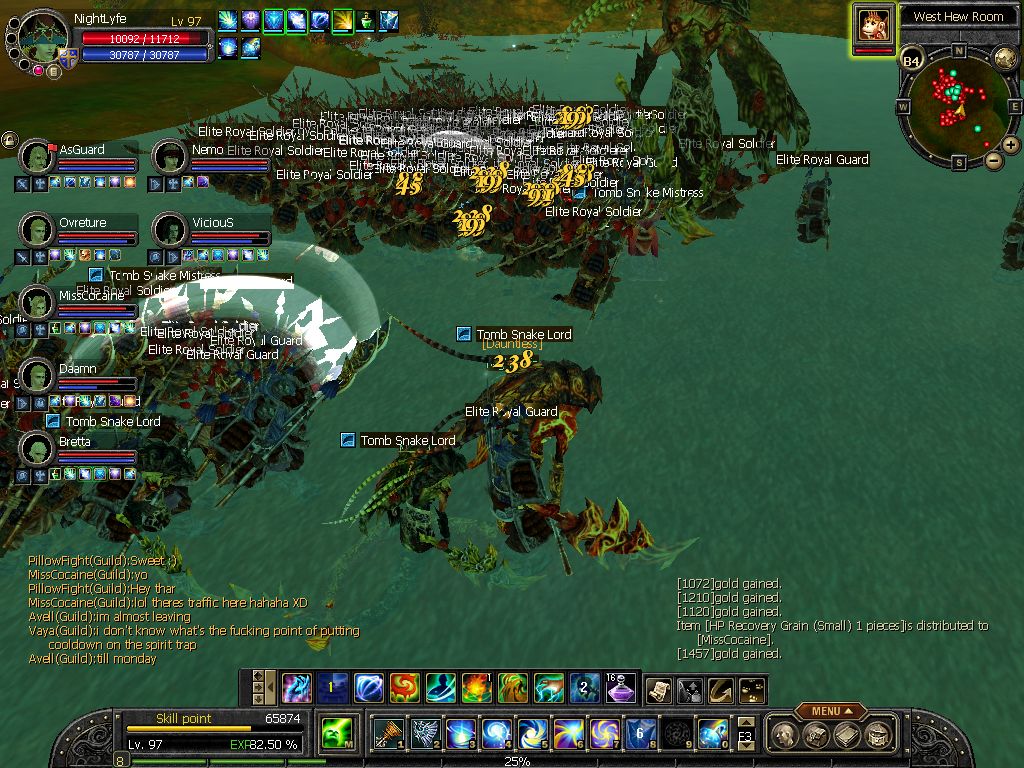Zoom in the minimap with plus button

(1011, 145)
